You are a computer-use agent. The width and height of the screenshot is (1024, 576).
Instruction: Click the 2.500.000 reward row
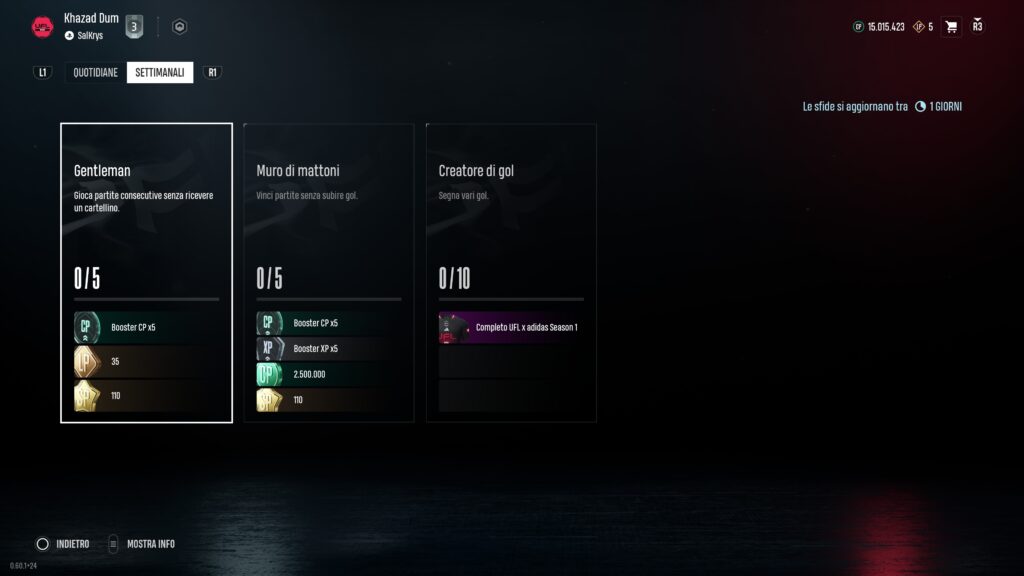click(x=329, y=374)
